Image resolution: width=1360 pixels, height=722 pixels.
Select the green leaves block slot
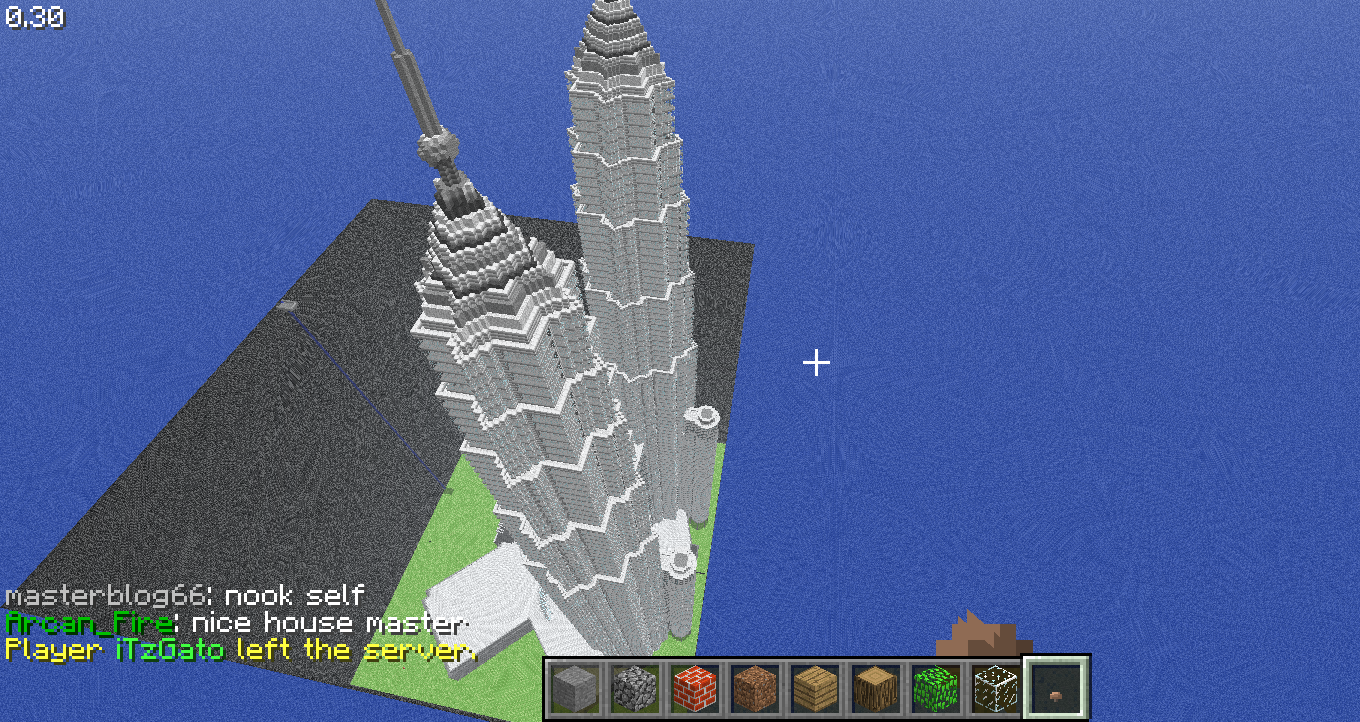tap(931, 688)
